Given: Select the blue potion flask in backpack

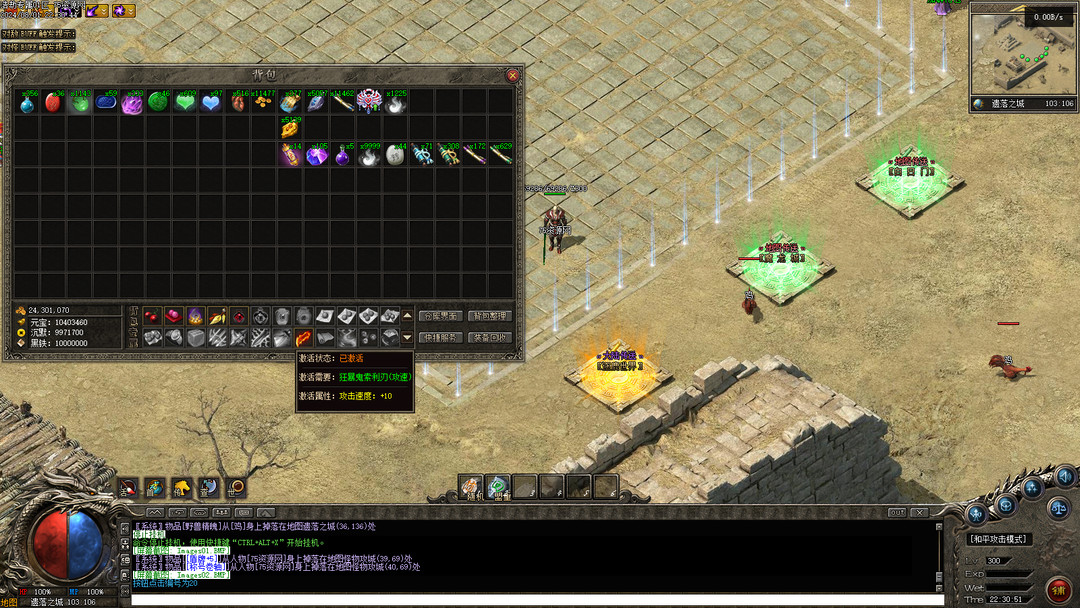Looking at the screenshot, I should [27, 102].
